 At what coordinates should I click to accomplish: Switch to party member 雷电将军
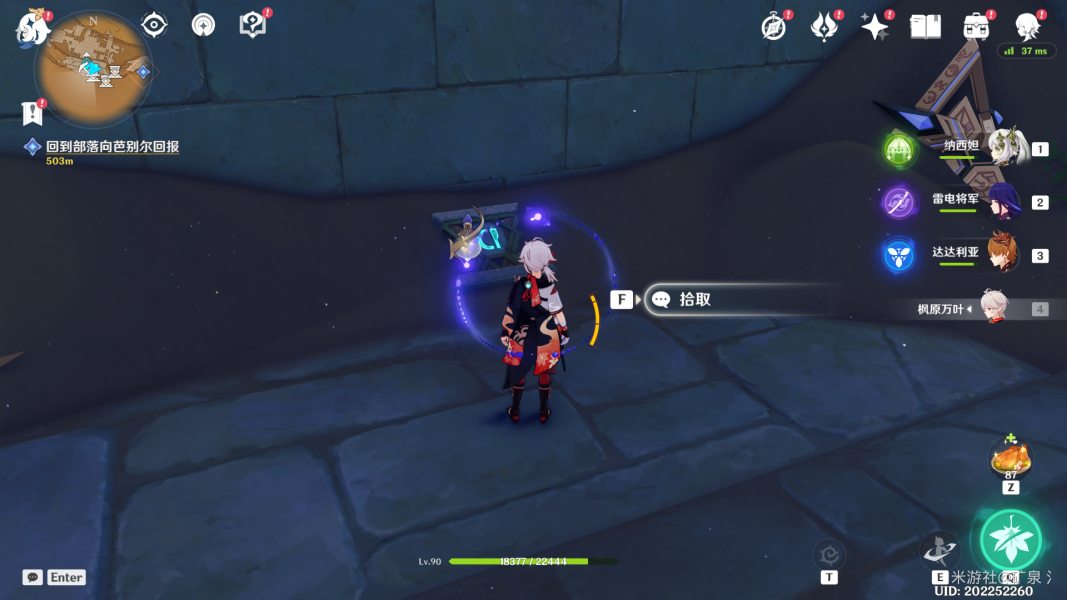click(x=1005, y=201)
